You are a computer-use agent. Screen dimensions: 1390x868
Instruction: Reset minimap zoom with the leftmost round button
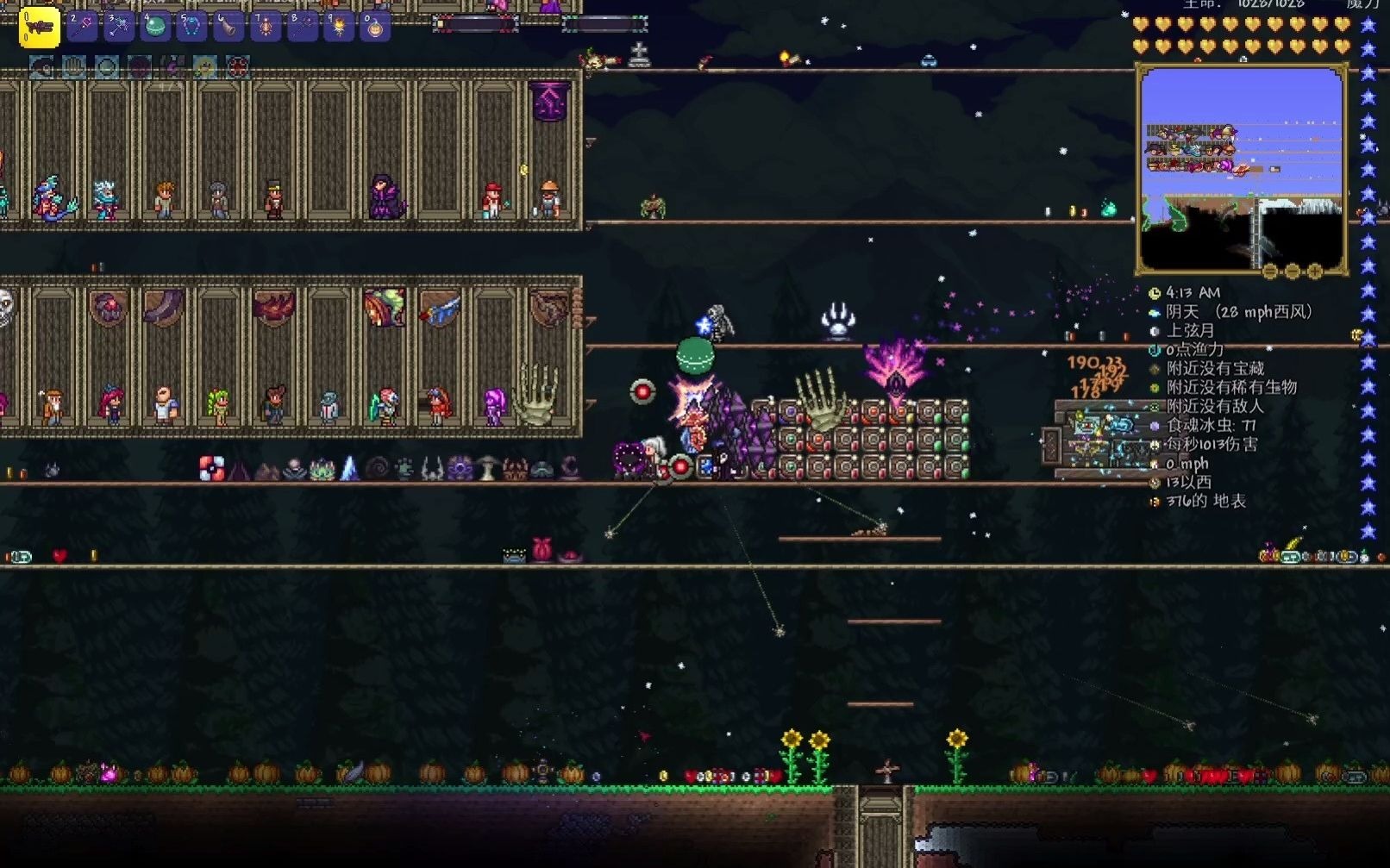(x=1270, y=272)
